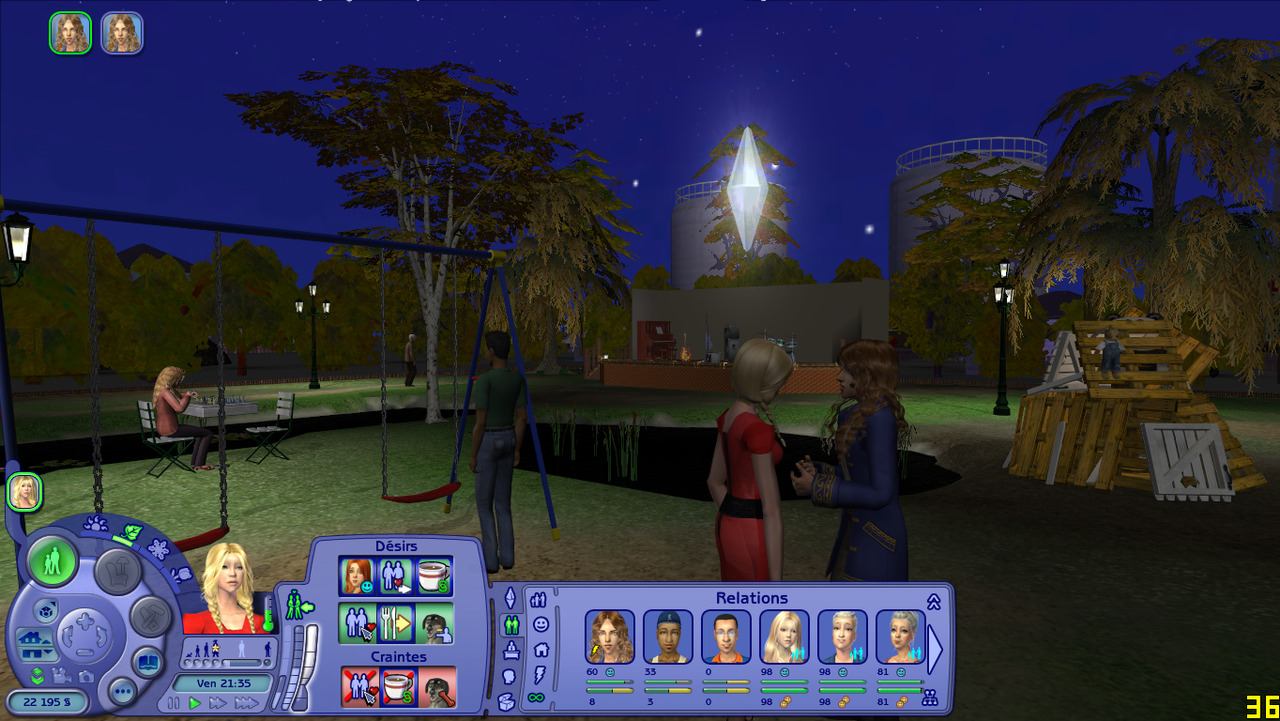Switch to the house filter in Relations panel
The image size is (1280, 721).
click(540, 649)
